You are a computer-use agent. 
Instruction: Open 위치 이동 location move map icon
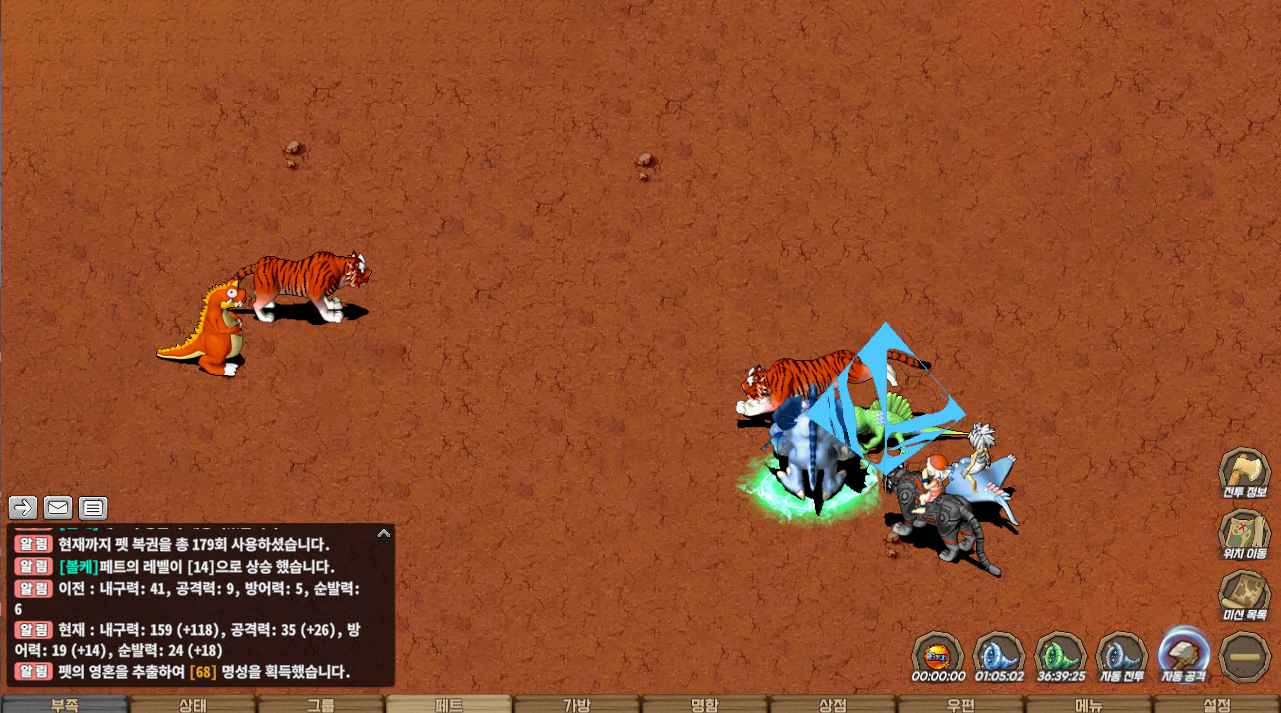pos(1244,532)
